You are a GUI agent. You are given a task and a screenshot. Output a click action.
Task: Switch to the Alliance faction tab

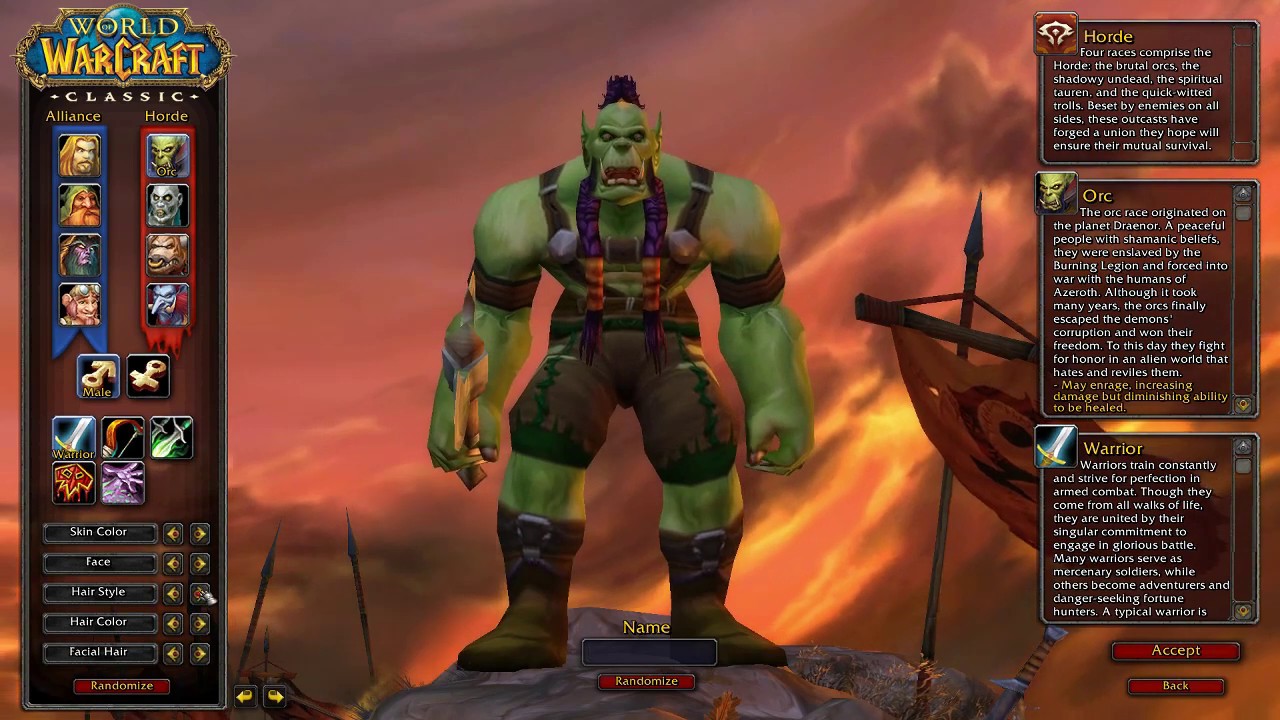click(x=73, y=115)
